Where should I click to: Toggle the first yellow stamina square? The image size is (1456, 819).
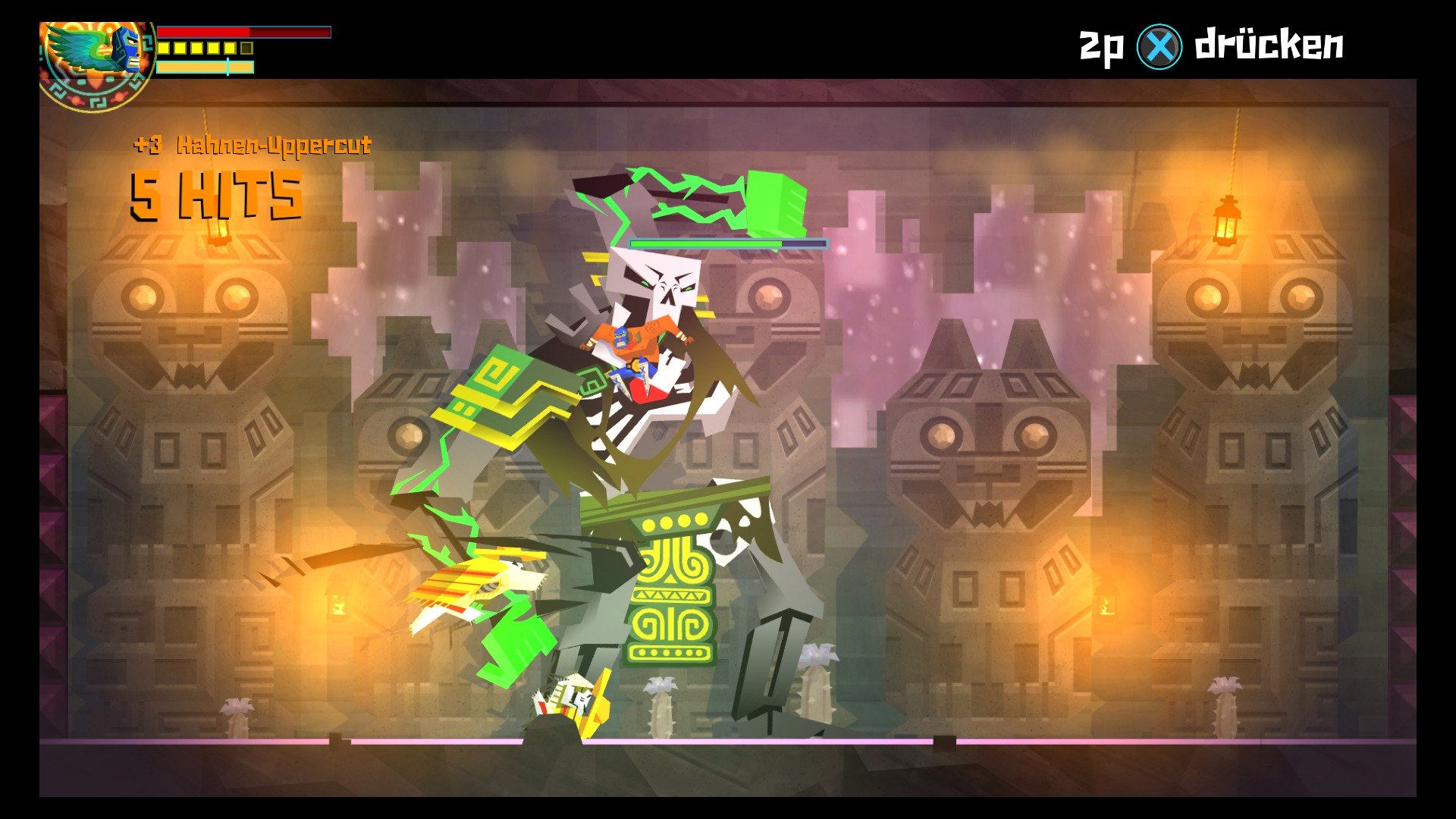[164, 49]
